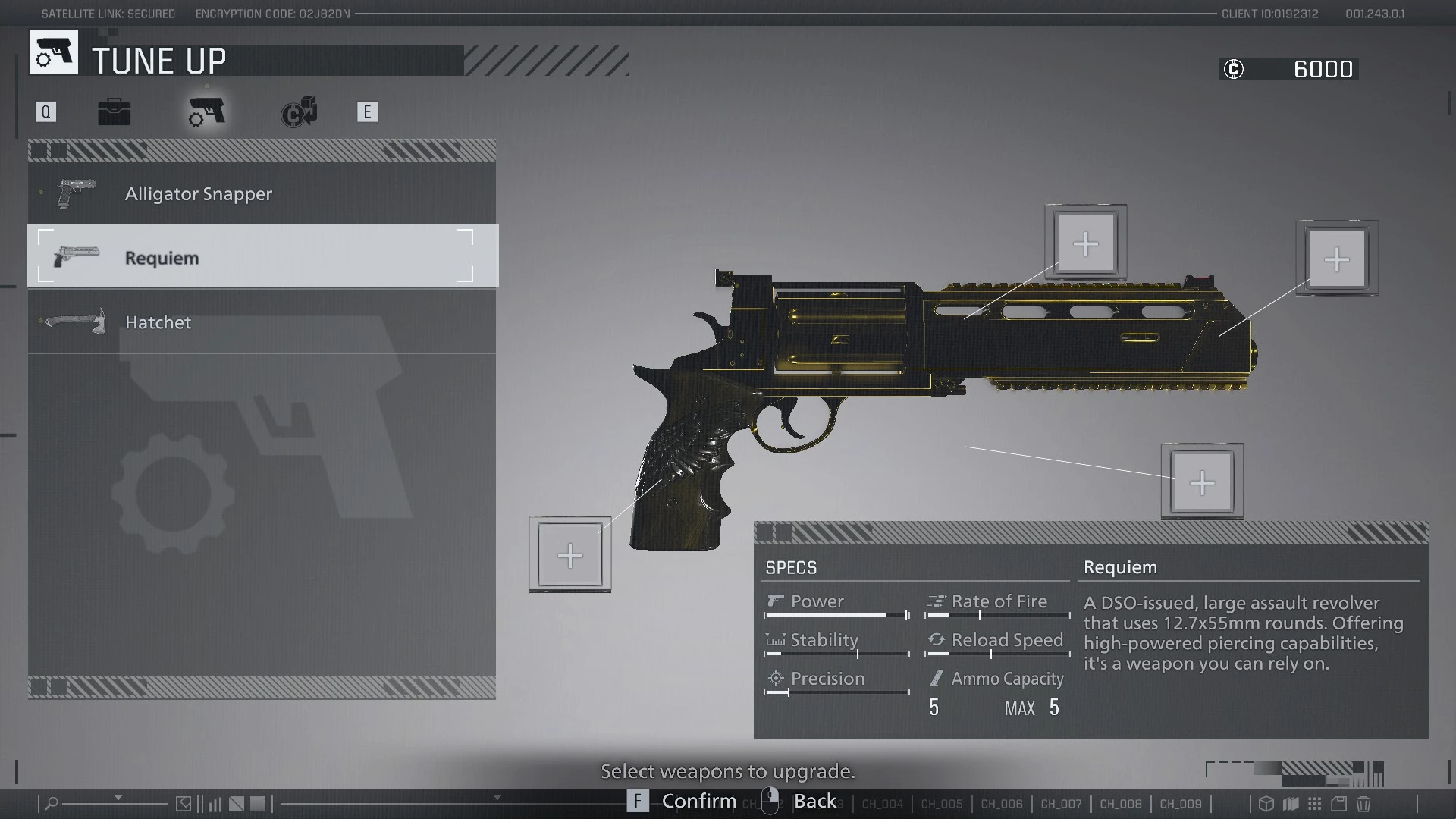1456x819 pixels.
Task: Open the muzzle upgrade slot at the barrel end
Action: (1337, 259)
